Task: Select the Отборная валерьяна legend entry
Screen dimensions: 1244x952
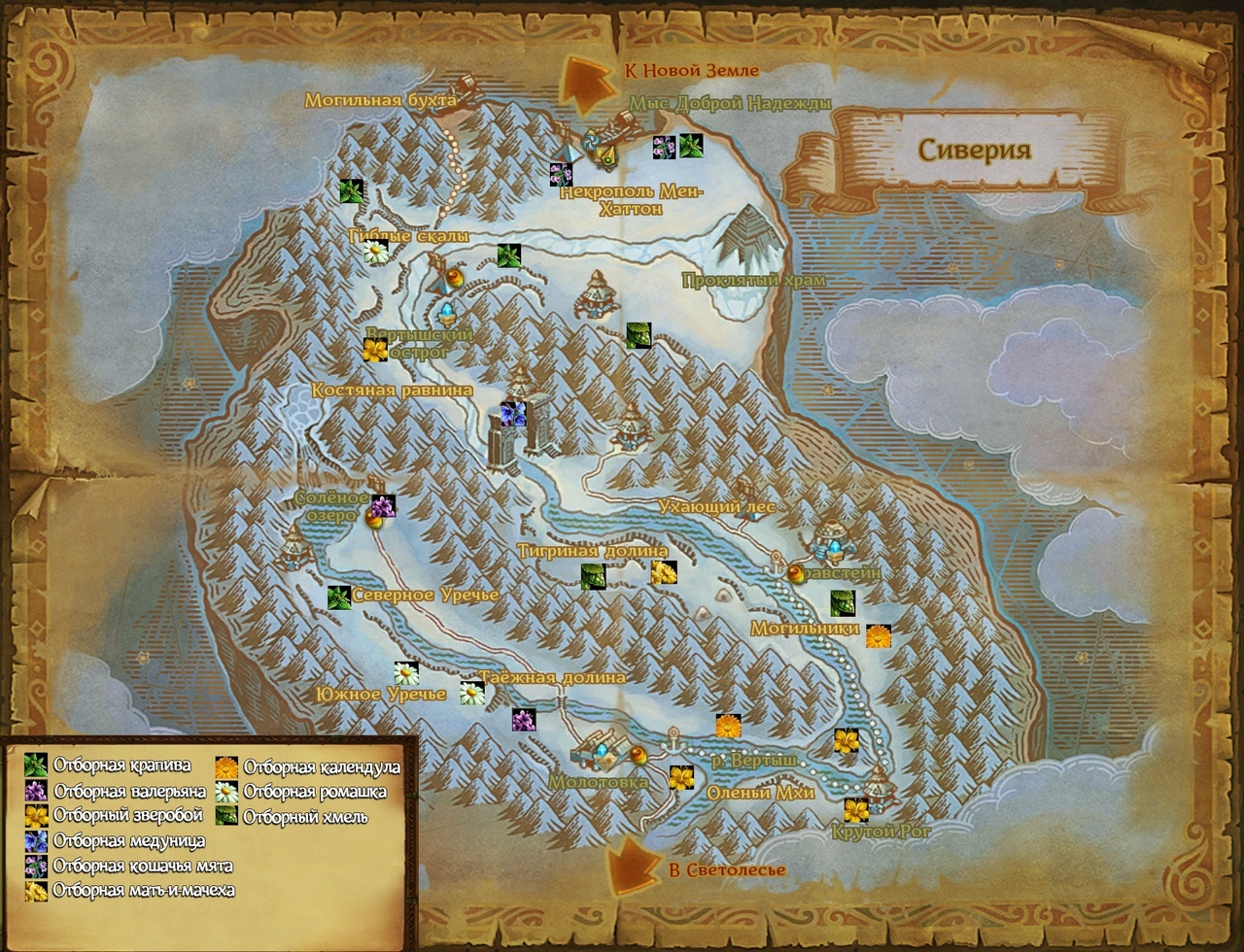Action: coord(36,791)
